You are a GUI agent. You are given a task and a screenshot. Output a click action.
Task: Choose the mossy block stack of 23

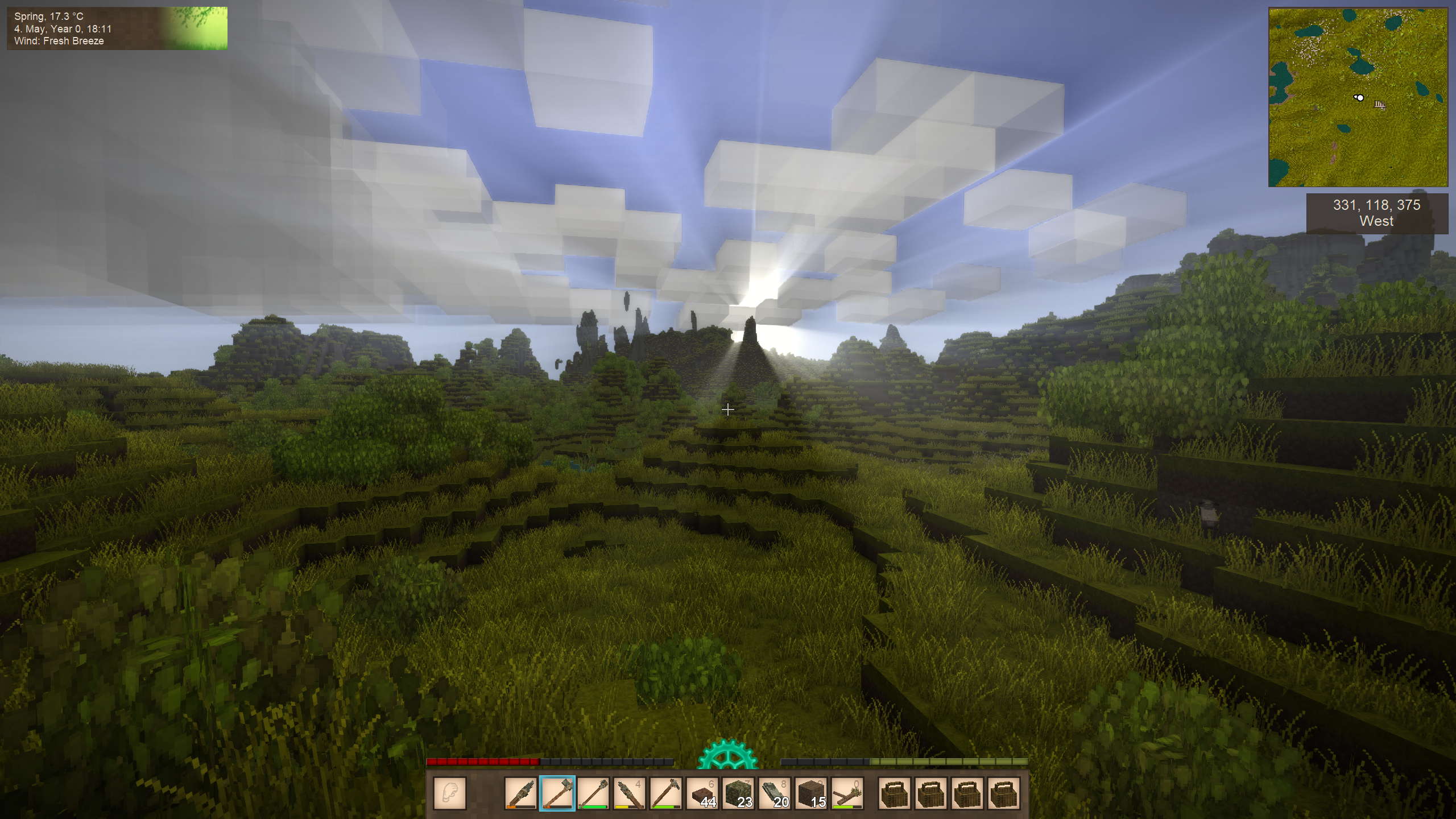coord(739,793)
